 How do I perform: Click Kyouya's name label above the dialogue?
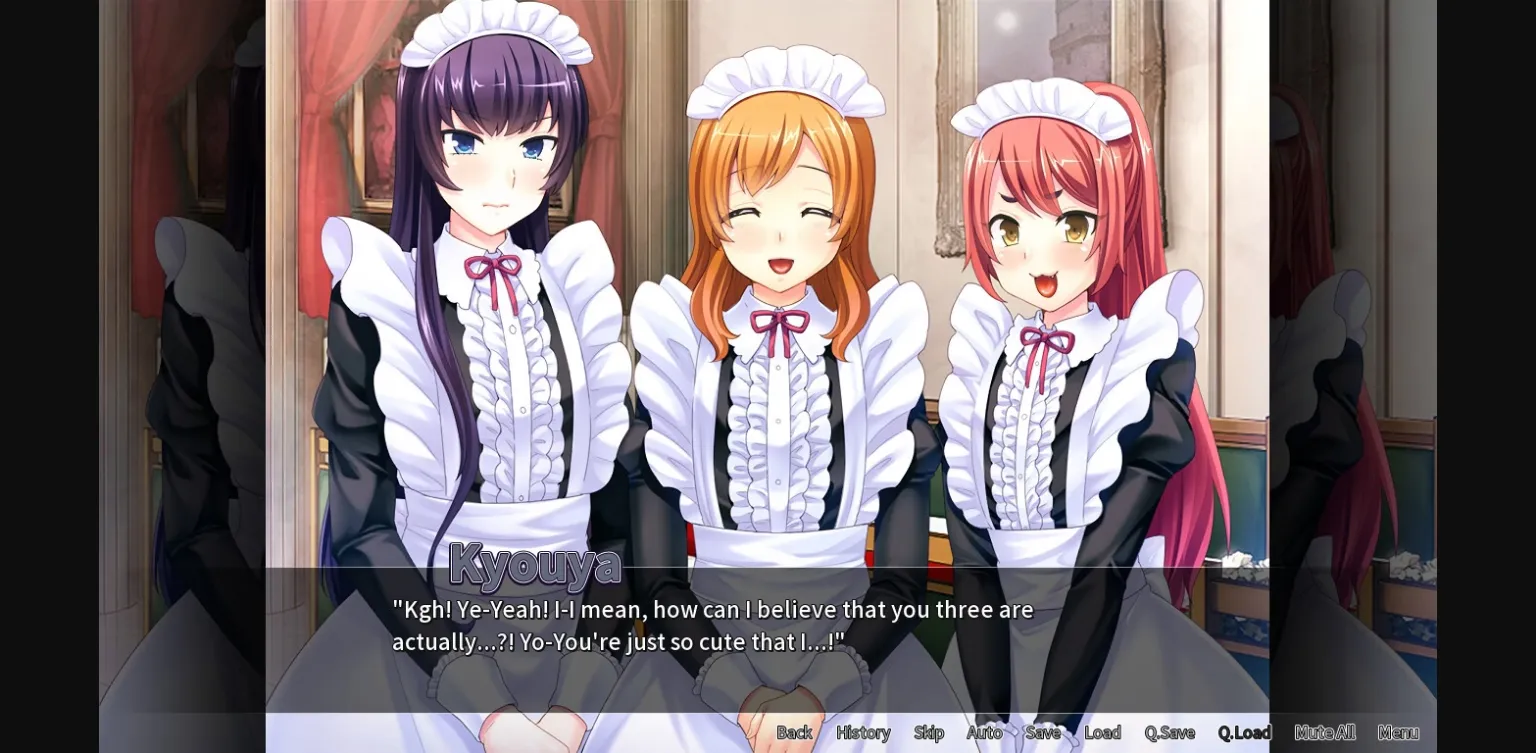[x=533, y=566]
